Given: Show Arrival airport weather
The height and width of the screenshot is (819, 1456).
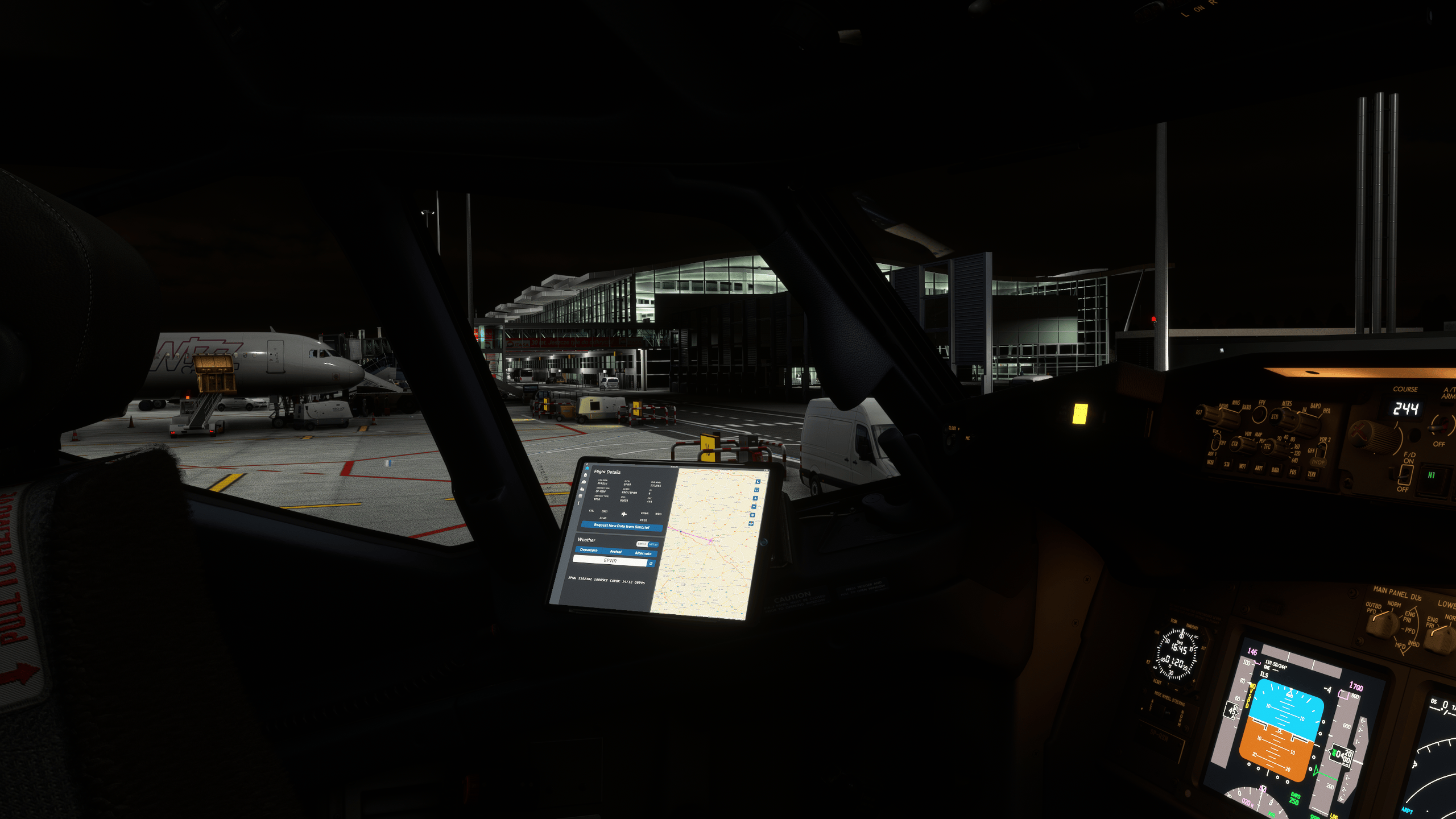Looking at the screenshot, I should point(615,552).
